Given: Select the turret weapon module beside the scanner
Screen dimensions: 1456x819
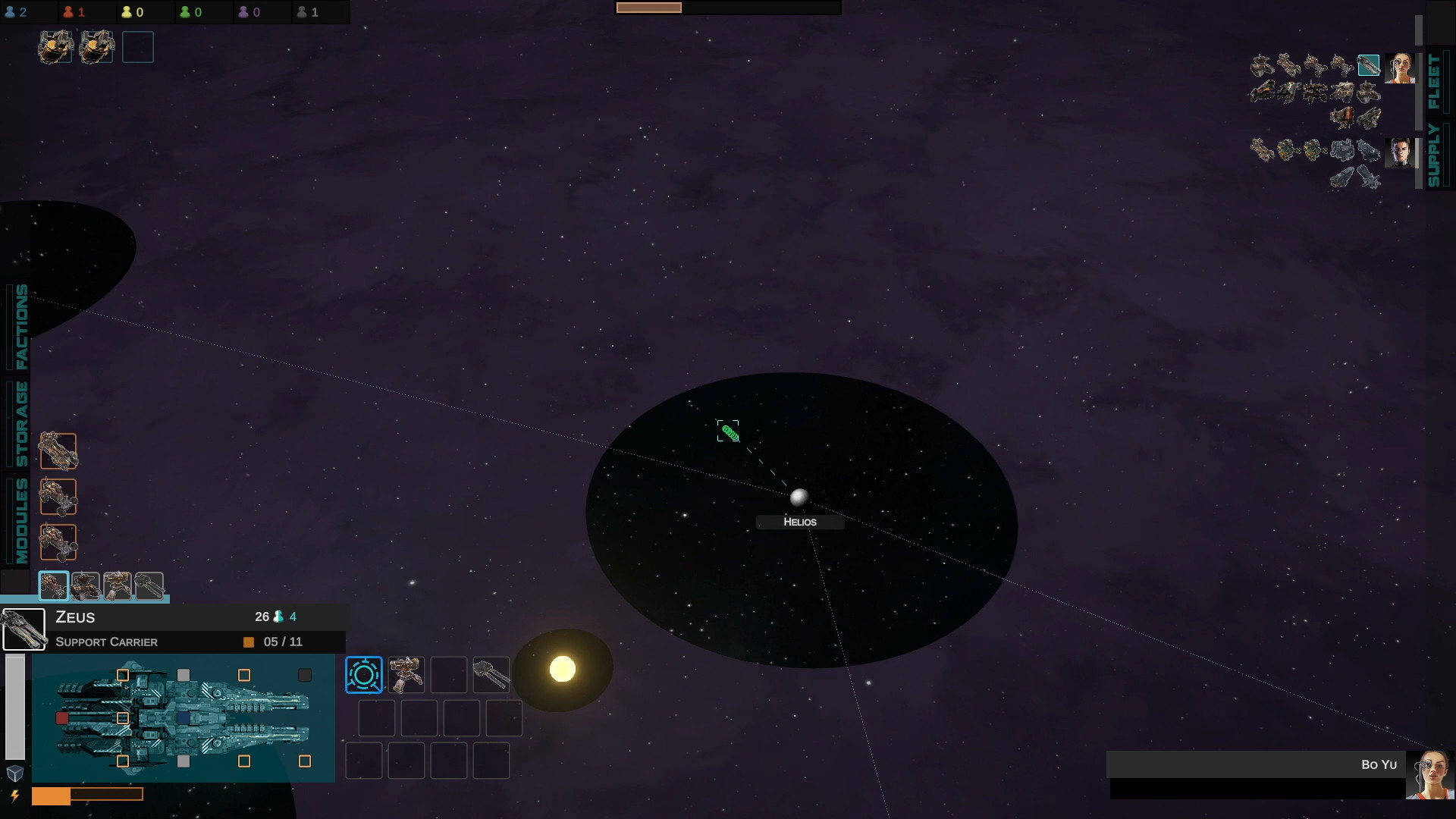Looking at the screenshot, I should pyautogui.click(x=407, y=674).
